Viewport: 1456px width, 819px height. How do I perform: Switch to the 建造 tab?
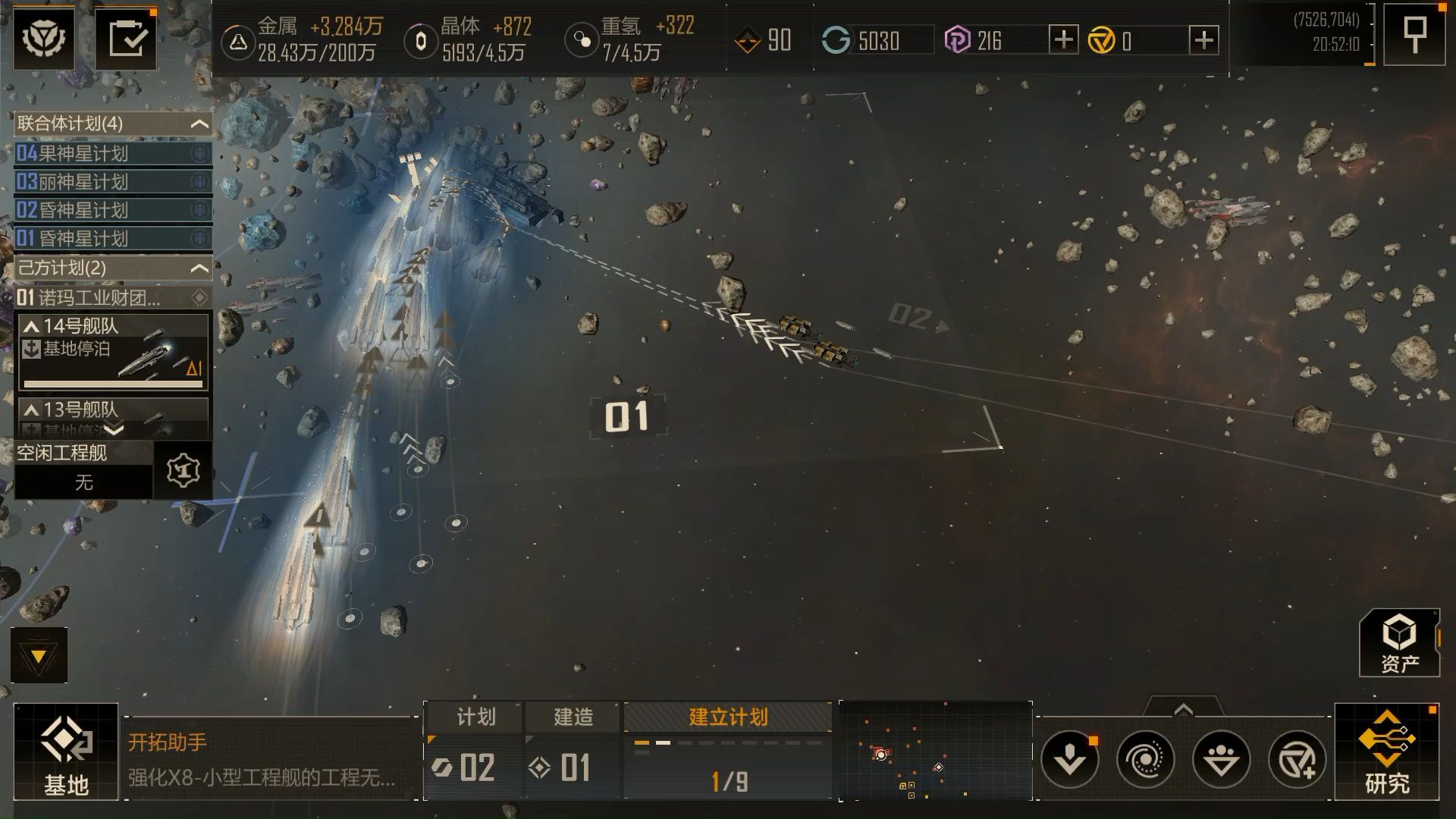pyautogui.click(x=573, y=717)
